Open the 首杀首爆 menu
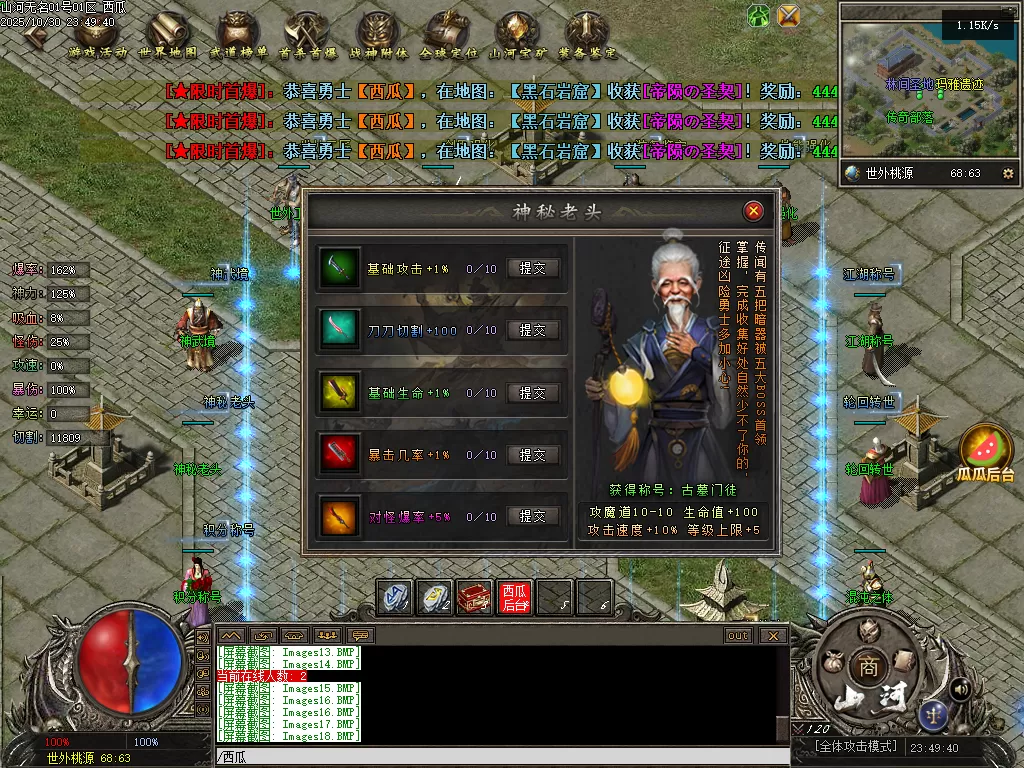This screenshot has height=768, width=1024. [x=307, y=33]
